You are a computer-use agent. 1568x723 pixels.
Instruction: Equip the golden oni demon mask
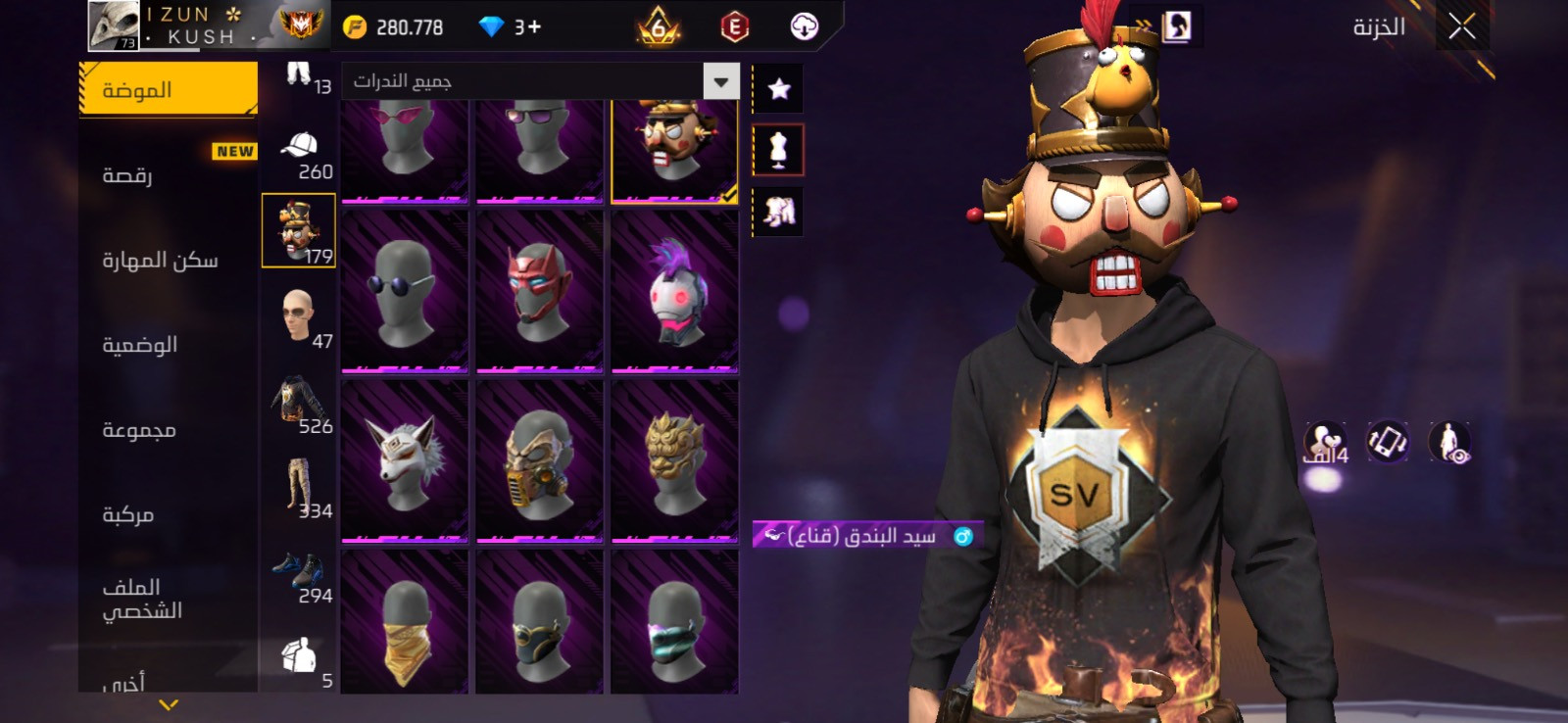point(674,460)
